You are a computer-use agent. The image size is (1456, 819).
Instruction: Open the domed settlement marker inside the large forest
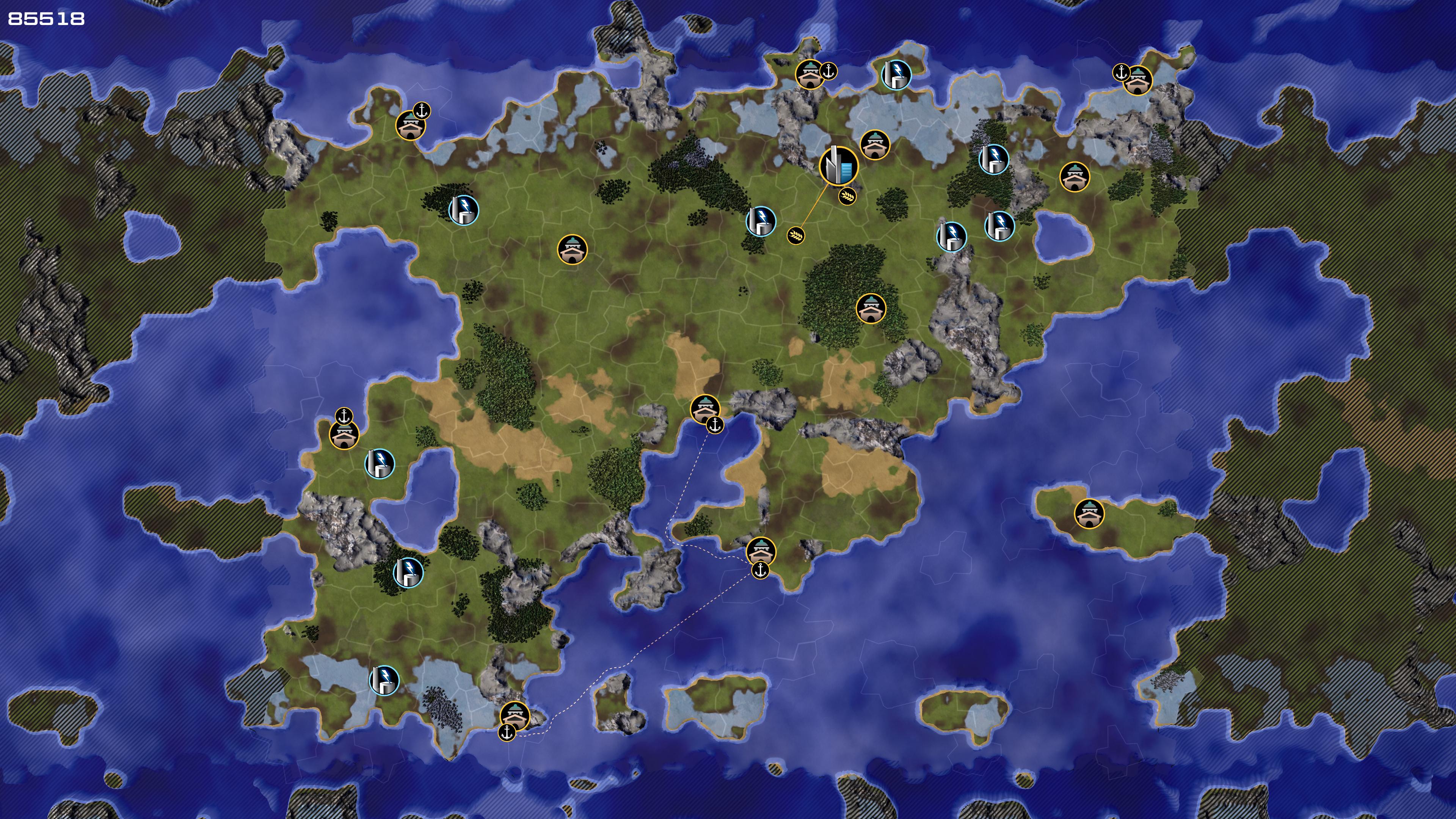[871, 309]
